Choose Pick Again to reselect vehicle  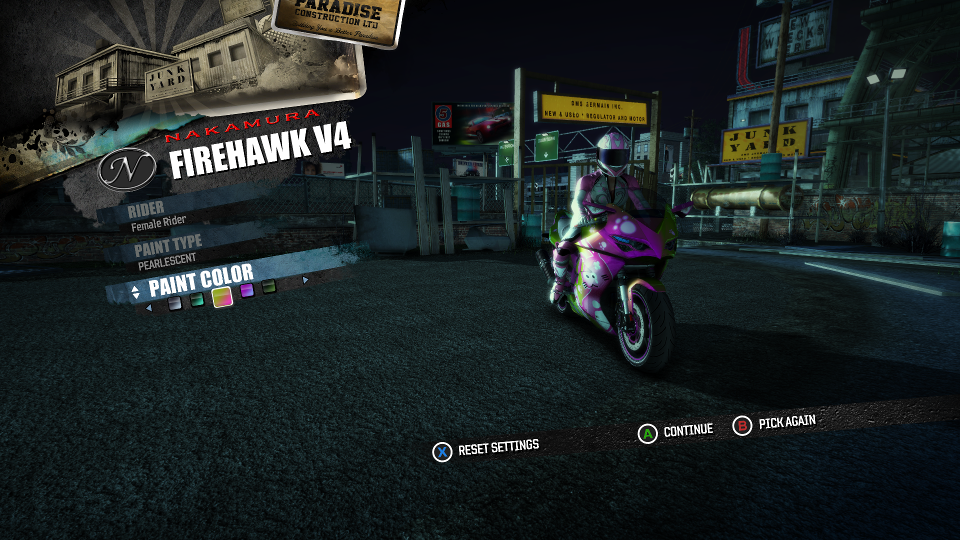point(775,424)
